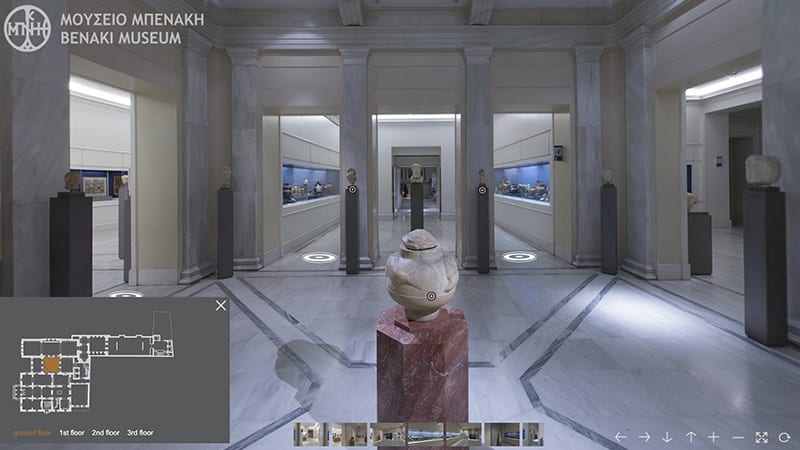Open the hotspot on the central marble vase
The height and width of the screenshot is (450, 800).
coord(431,296)
